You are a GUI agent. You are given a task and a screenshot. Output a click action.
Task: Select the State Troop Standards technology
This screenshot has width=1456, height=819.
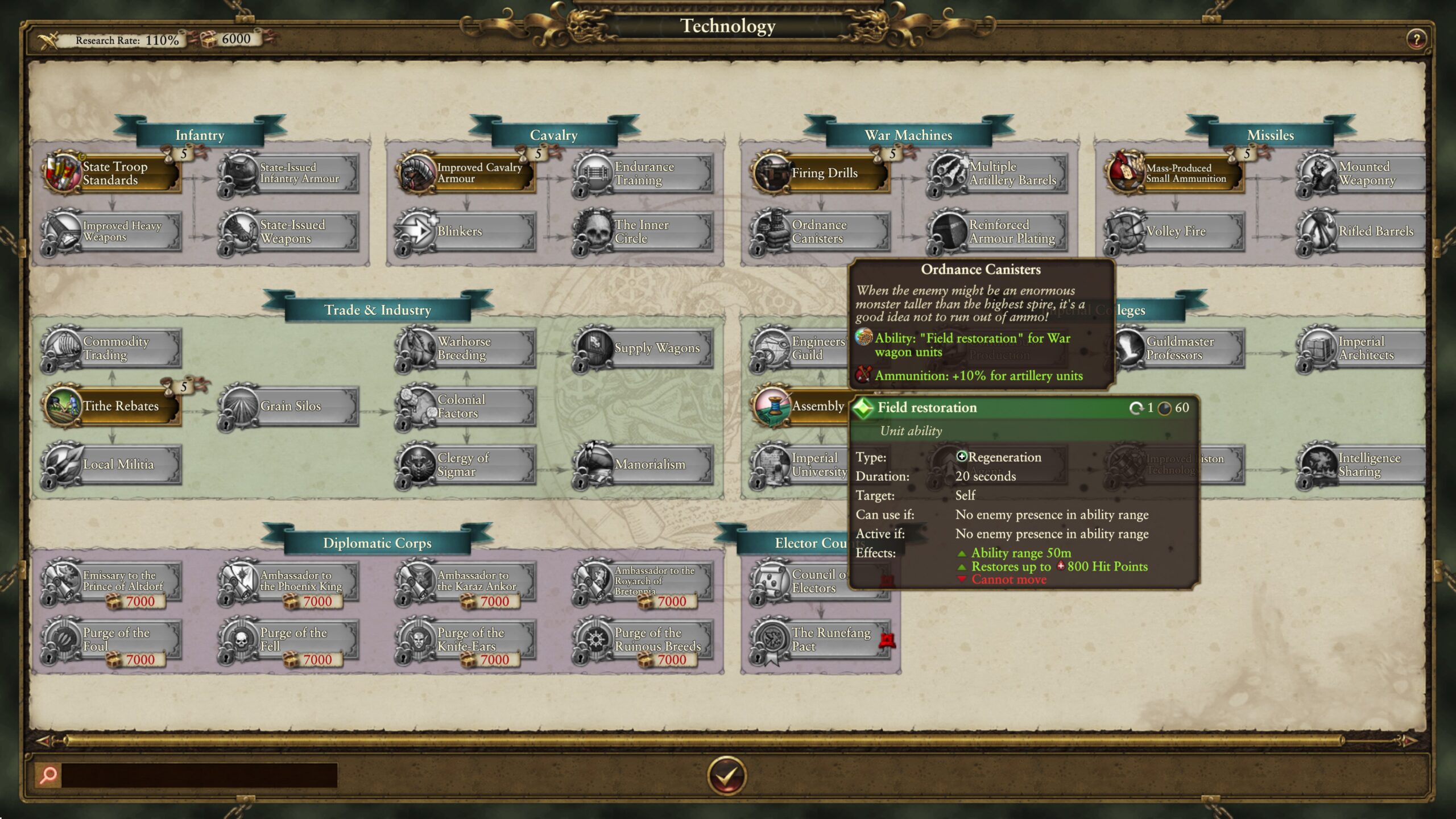(112, 173)
